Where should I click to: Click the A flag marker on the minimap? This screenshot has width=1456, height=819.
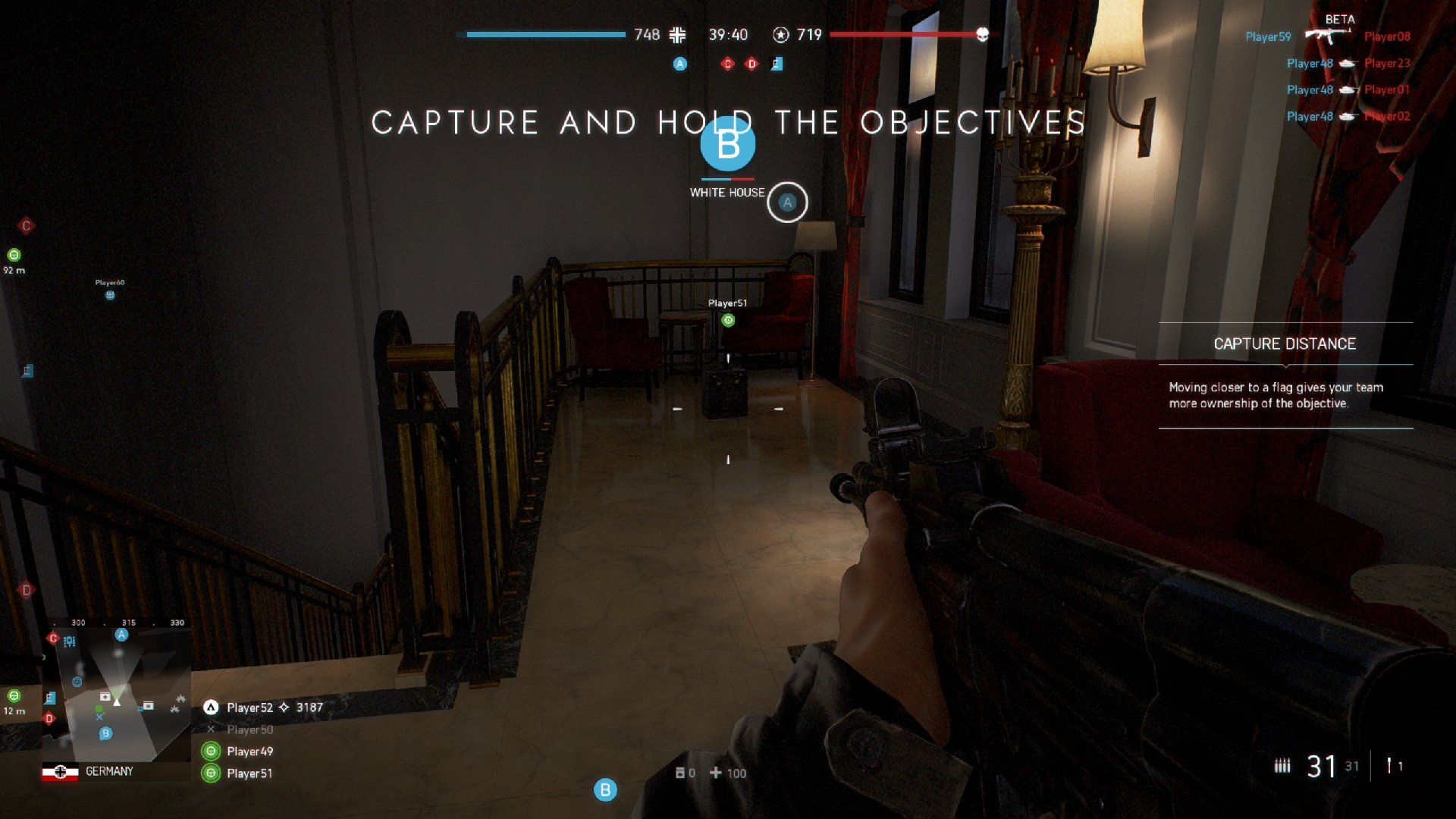(x=121, y=635)
